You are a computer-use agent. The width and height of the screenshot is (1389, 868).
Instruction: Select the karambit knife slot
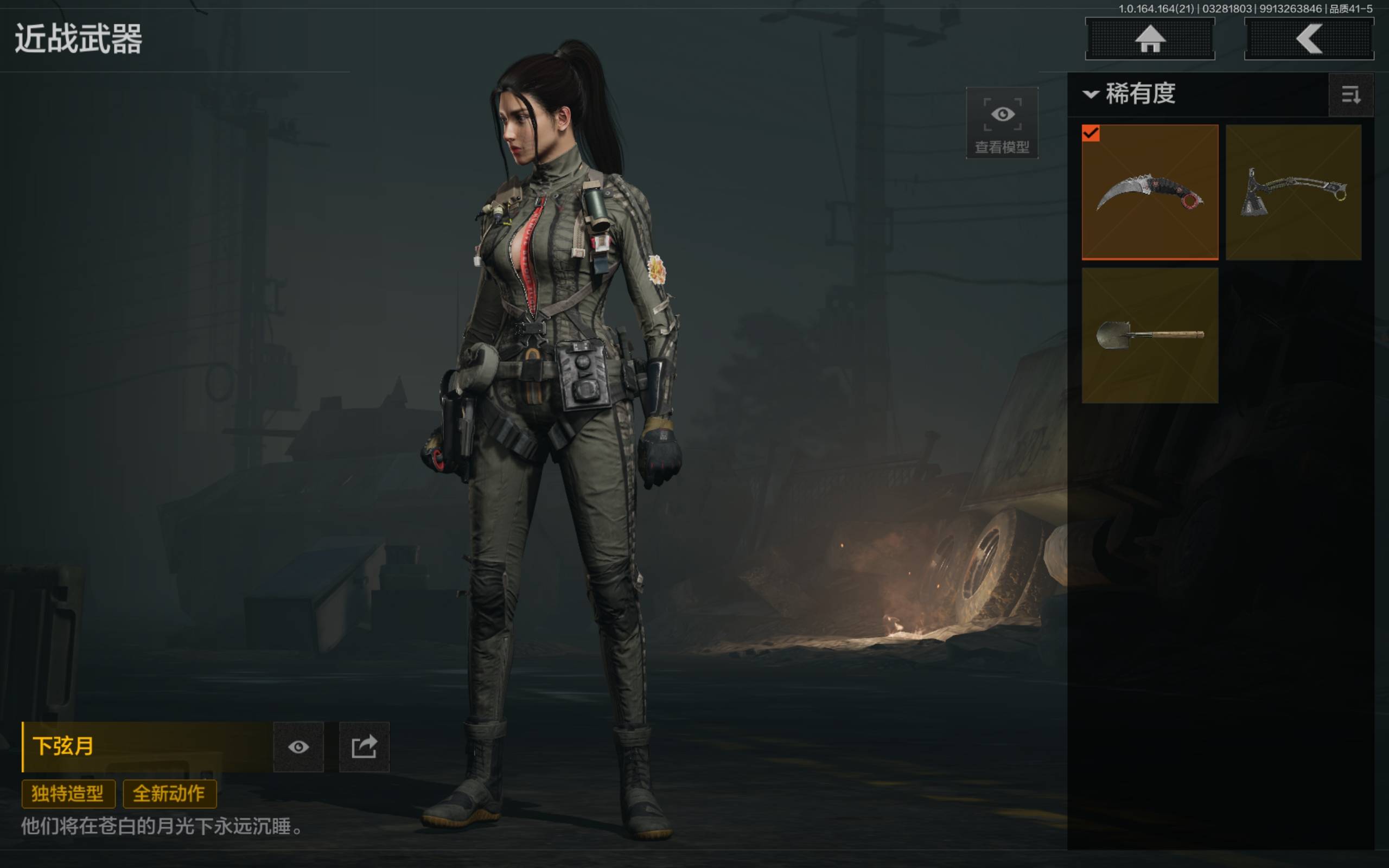coord(1149,192)
